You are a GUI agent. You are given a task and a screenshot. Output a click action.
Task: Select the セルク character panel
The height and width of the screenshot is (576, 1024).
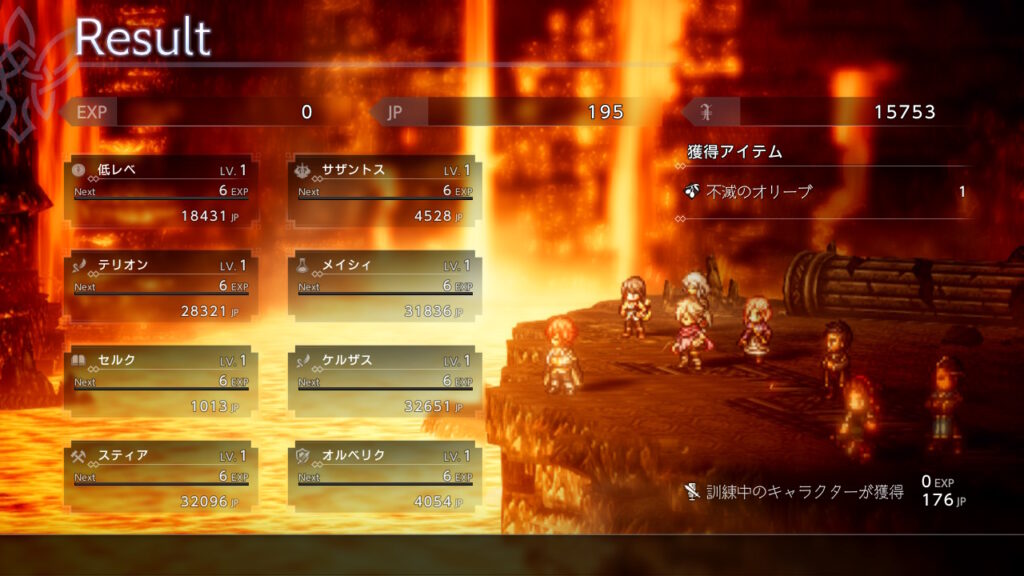(x=161, y=382)
